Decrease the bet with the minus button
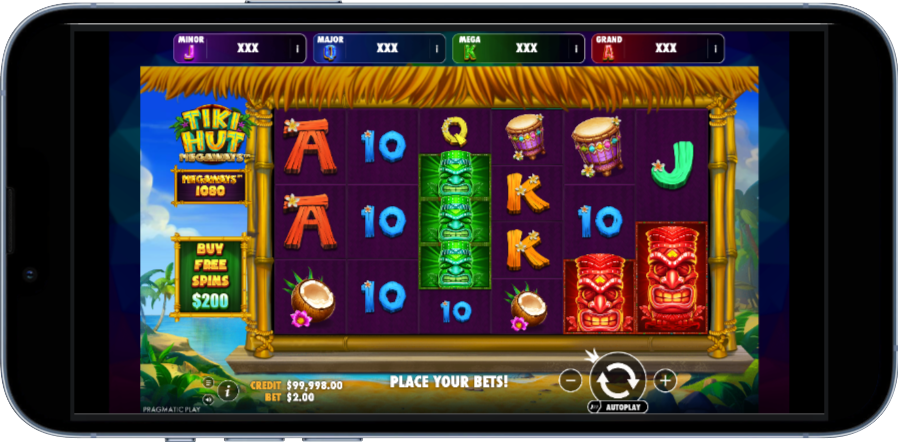 pyautogui.click(x=570, y=380)
